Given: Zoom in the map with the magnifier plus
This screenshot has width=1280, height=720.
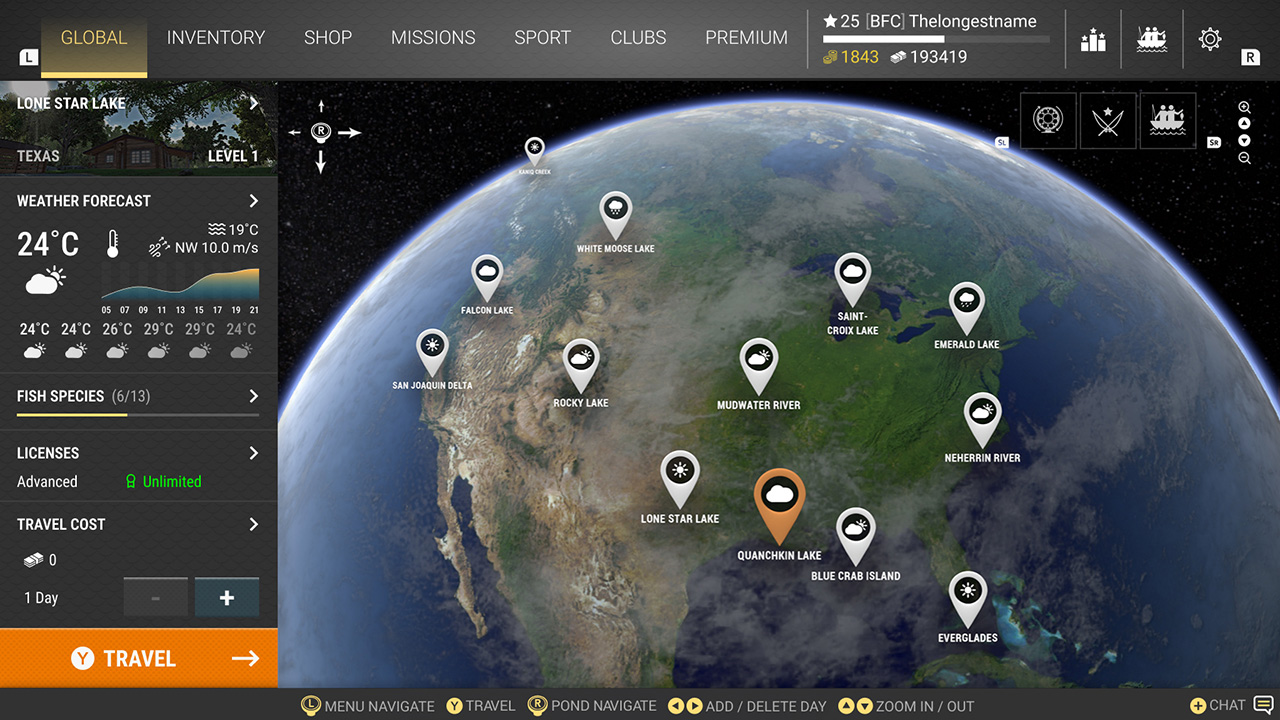Looking at the screenshot, I should (1244, 108).
